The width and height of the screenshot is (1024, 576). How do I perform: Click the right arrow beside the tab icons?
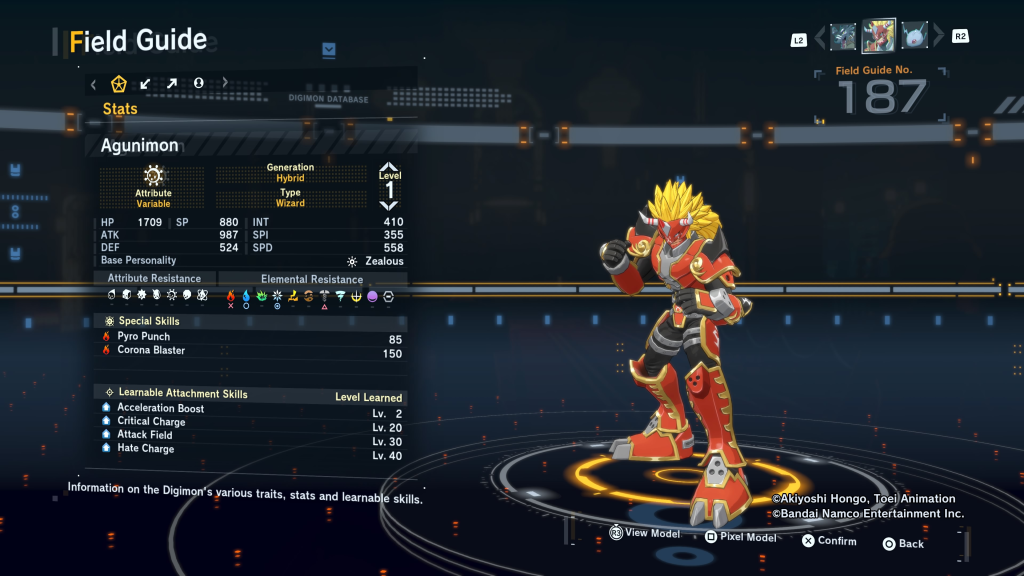[x=225, y=83]
